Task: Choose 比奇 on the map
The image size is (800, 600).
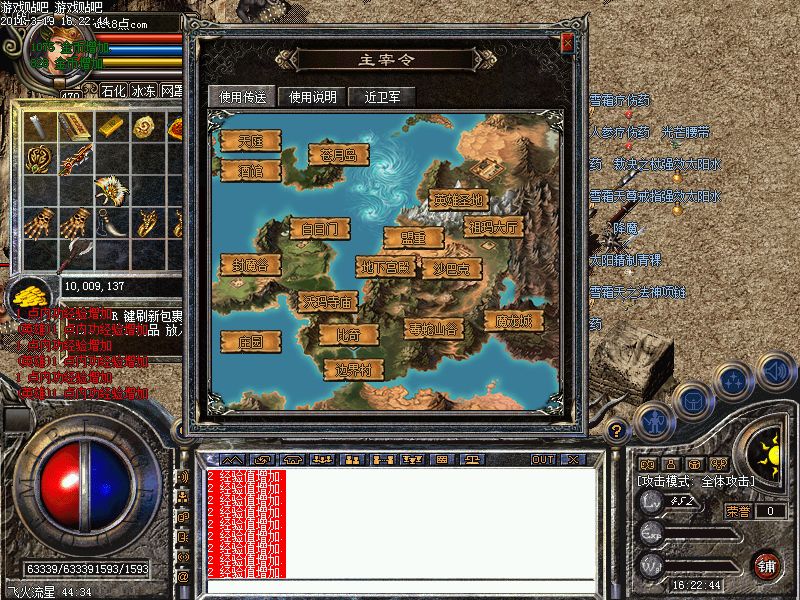Action: [350, 333]
